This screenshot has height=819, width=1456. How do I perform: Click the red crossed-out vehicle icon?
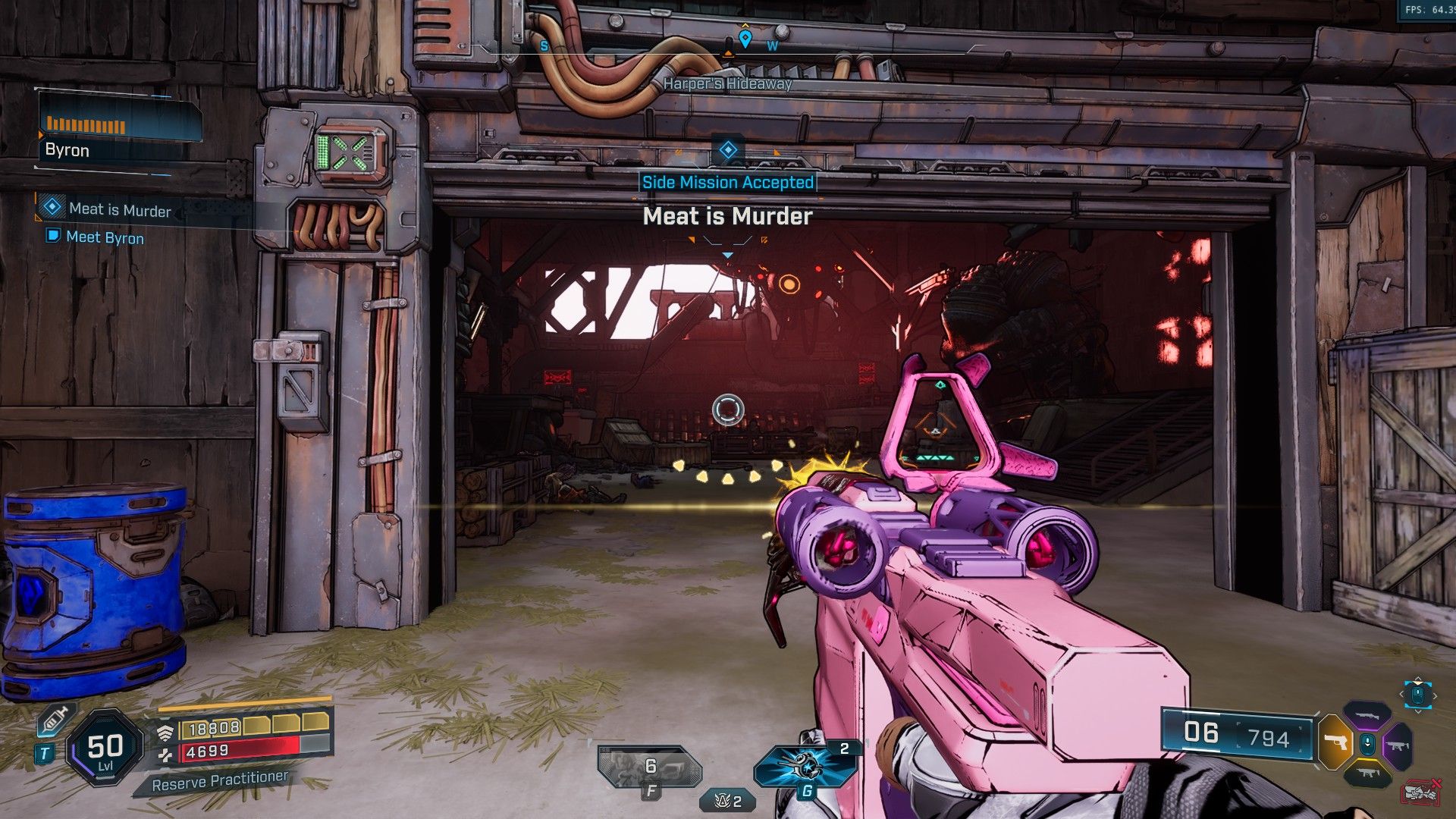tap(1420, 792)
